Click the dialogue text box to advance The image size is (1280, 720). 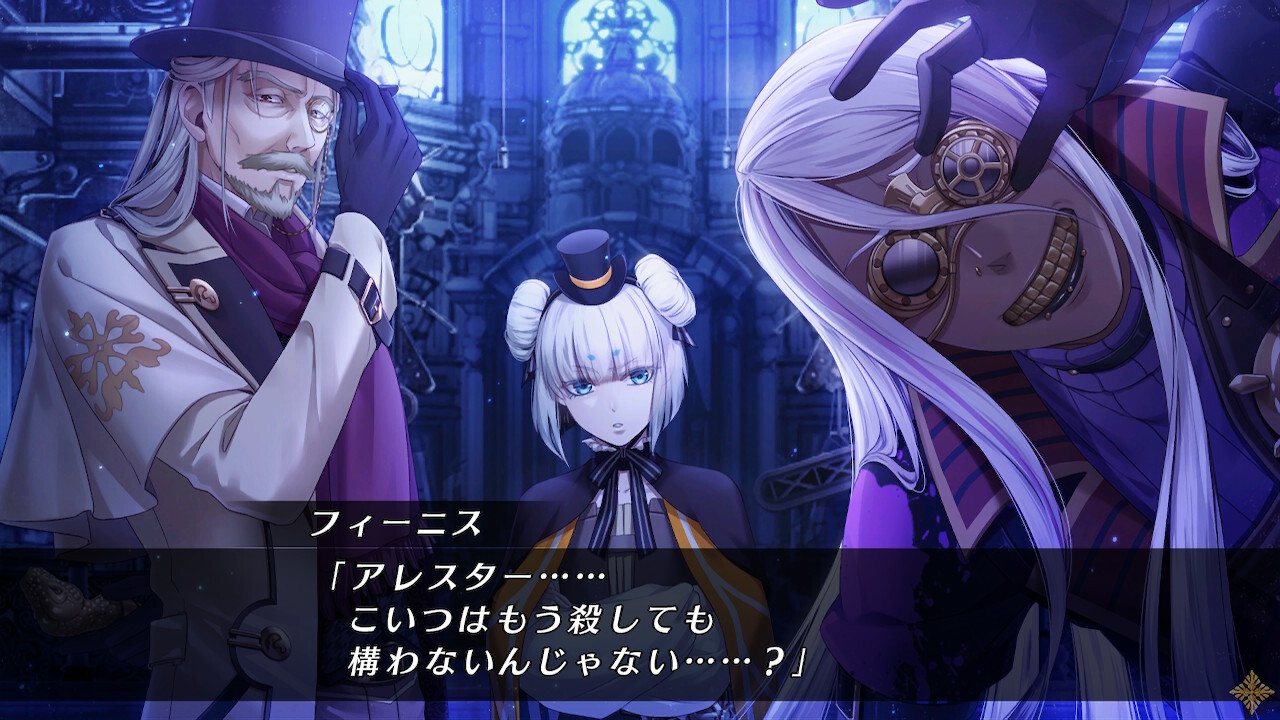click(640, 615)
